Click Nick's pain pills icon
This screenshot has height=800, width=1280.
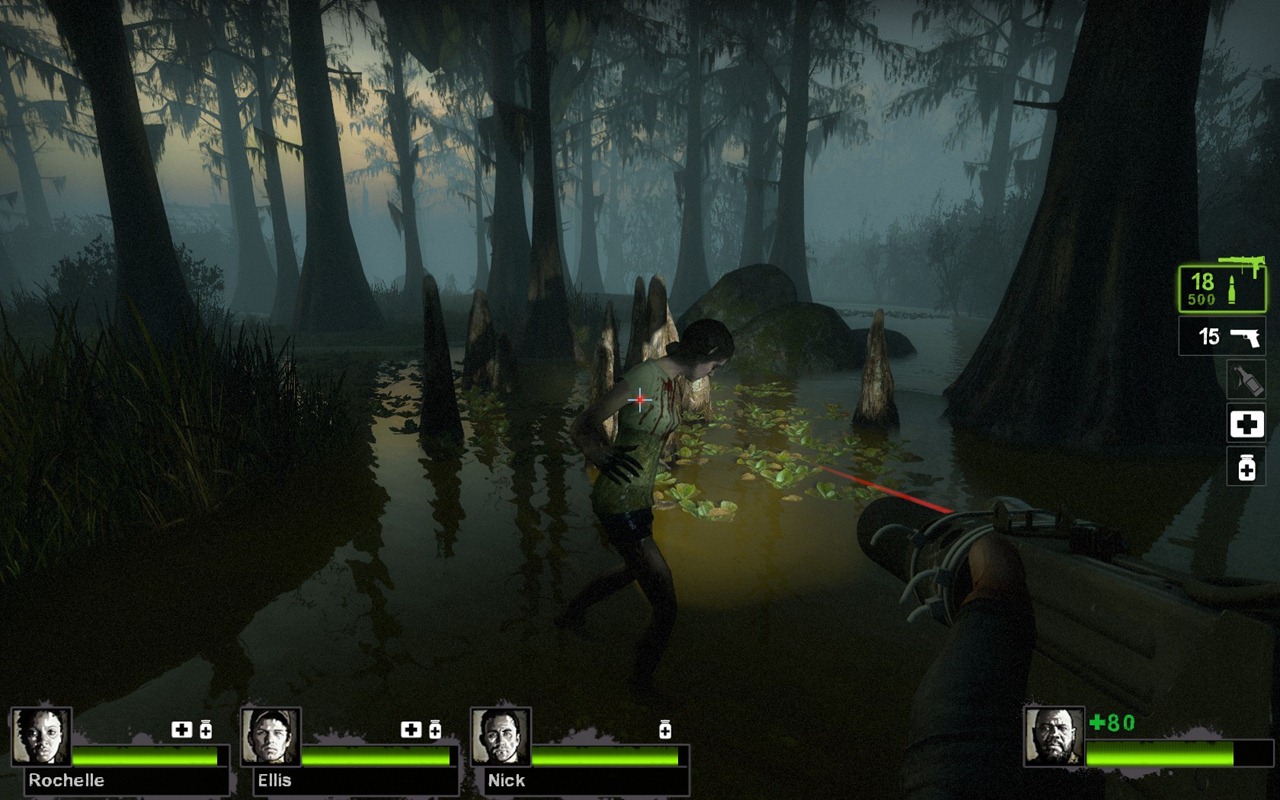click(x=665, y=730)
